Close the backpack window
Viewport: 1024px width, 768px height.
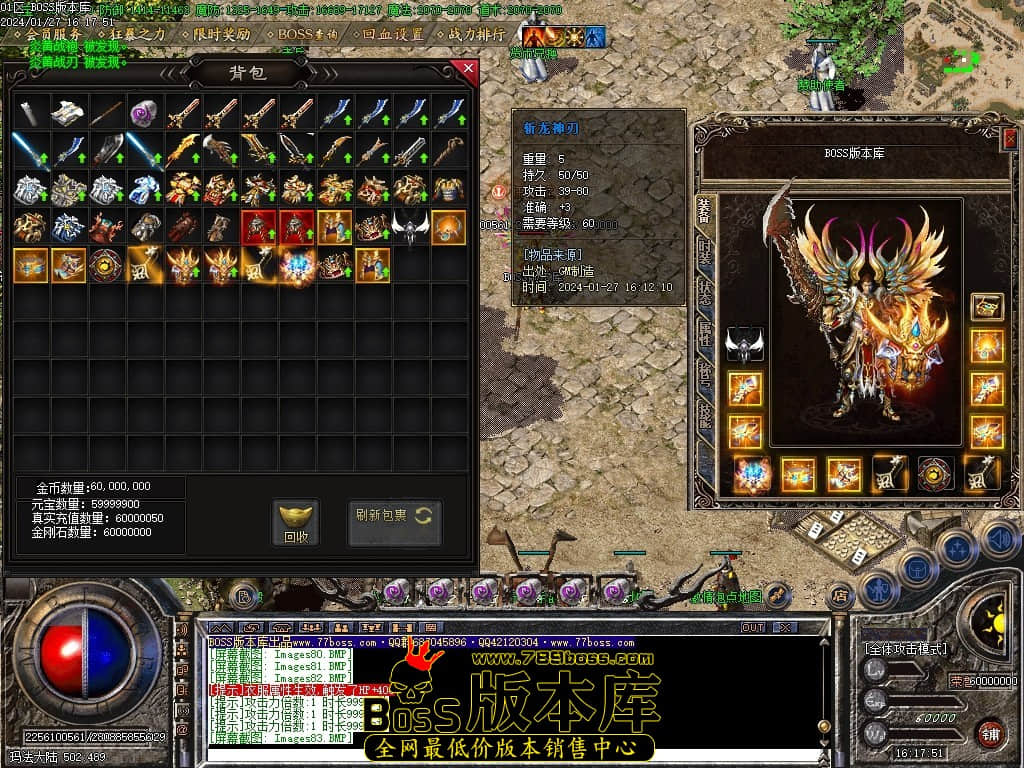pyautogui.click(x=466, y=70)
